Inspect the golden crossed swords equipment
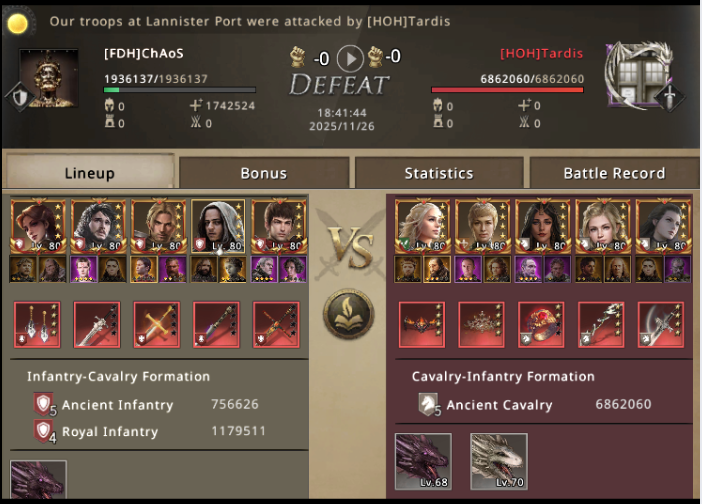 point(157,324)
